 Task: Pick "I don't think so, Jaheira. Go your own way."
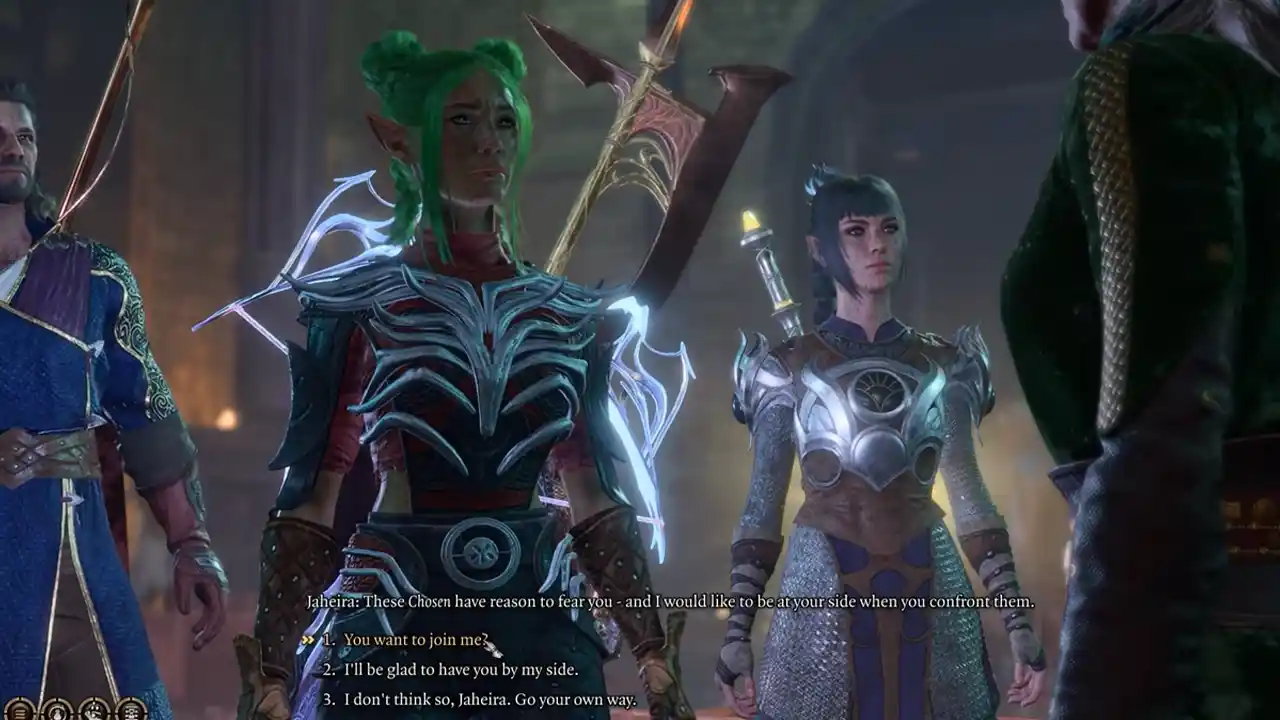click(490, 700)
